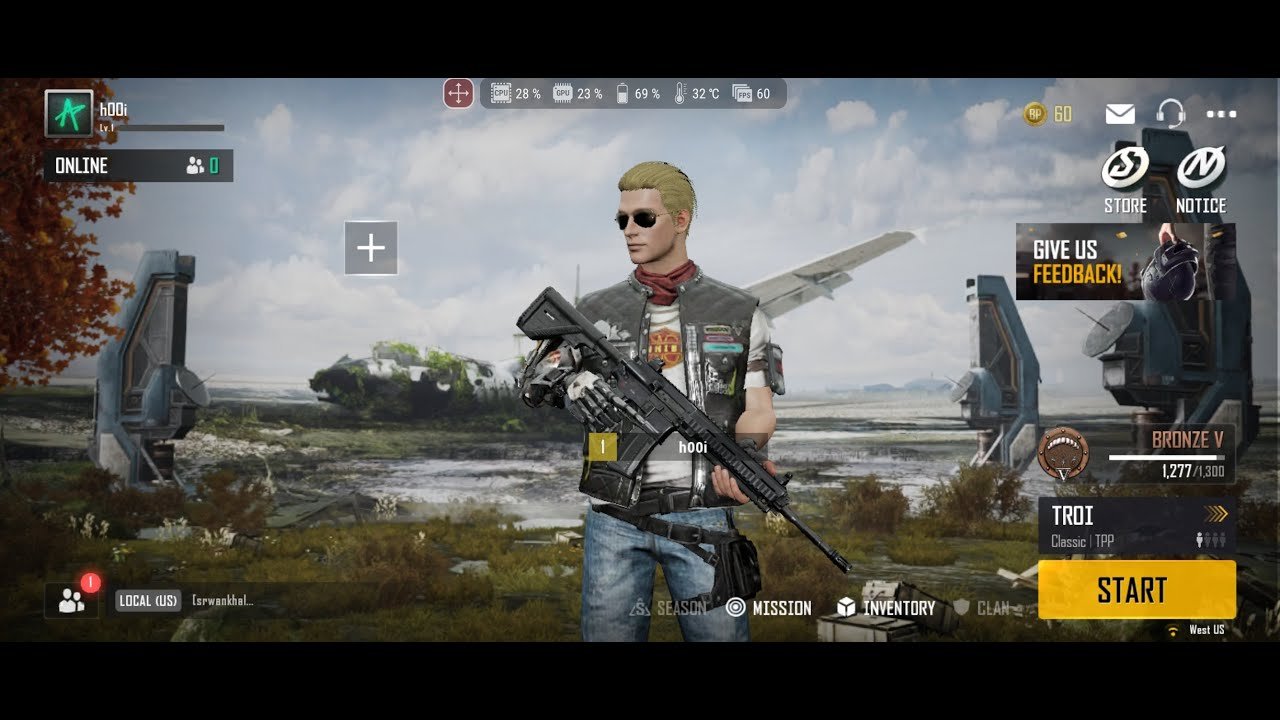
Task: Open the Online friends list panel
Action: point(138,166)
